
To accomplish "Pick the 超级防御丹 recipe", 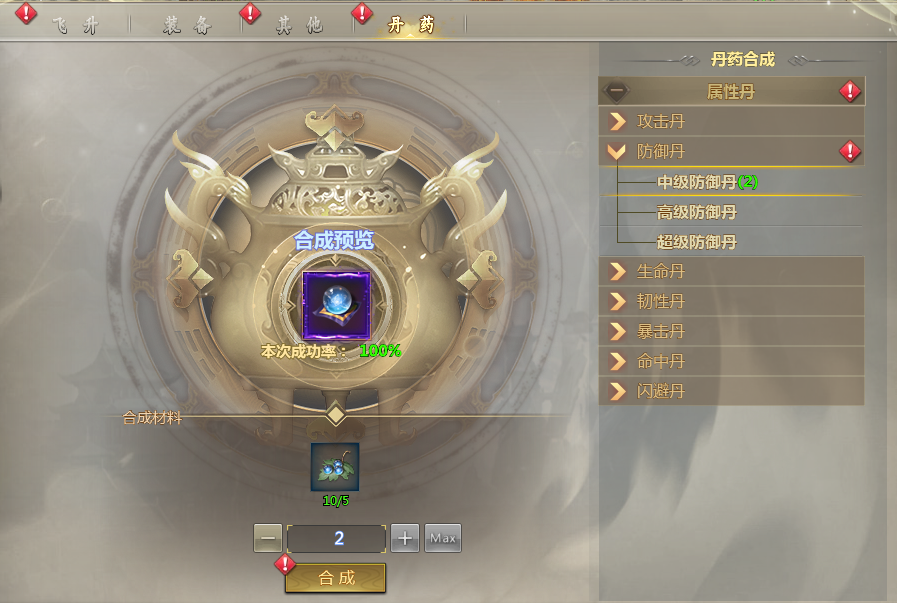I will point(696,242).
